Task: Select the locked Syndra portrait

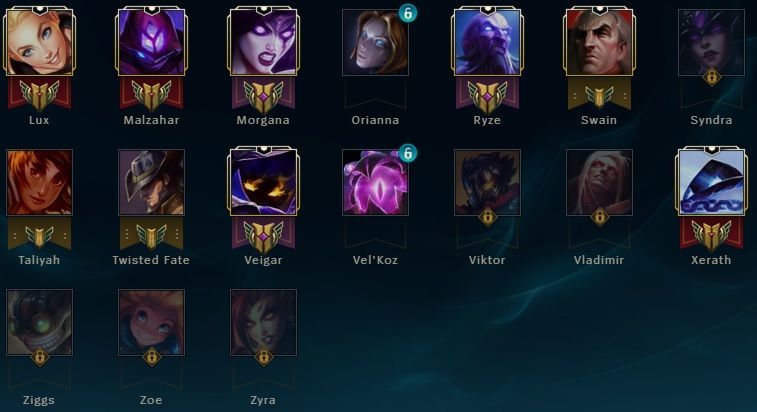Action: tap(711, 43)
